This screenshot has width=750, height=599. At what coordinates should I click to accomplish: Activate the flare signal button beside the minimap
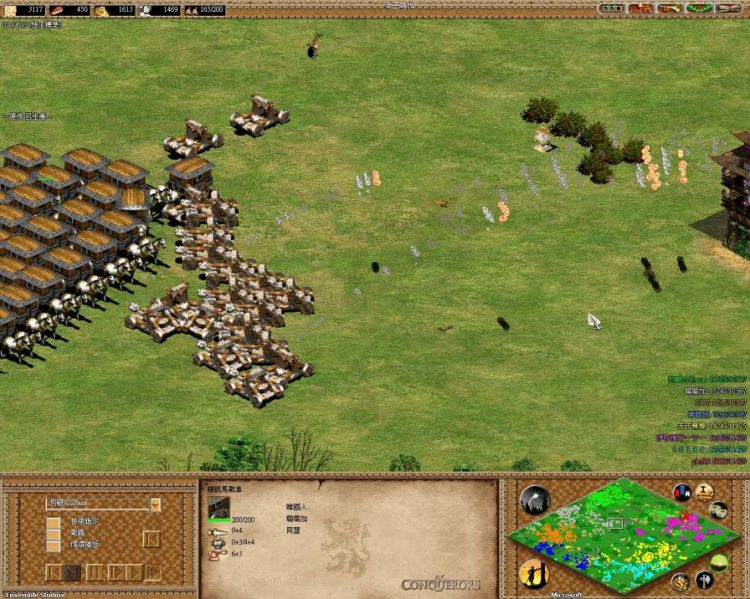(x=535, y=500)
